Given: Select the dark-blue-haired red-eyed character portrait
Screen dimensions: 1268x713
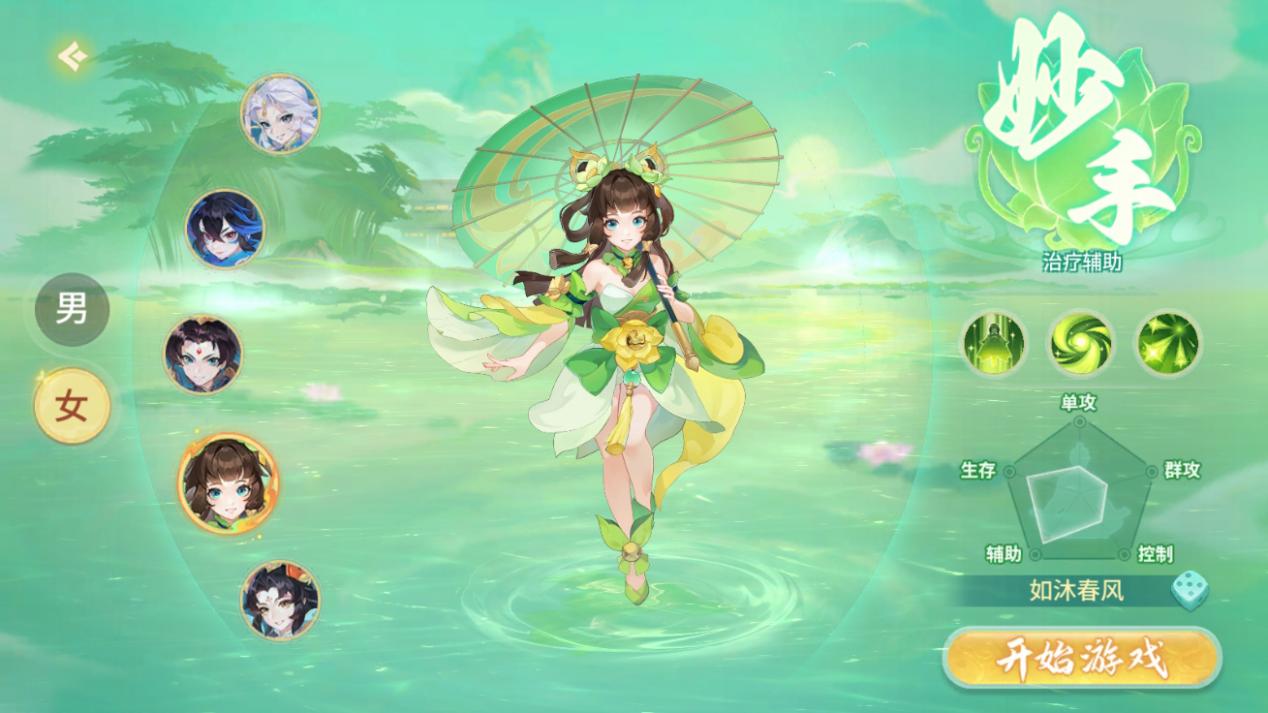Looking at the screenshot, I should [x=225, y=229].
